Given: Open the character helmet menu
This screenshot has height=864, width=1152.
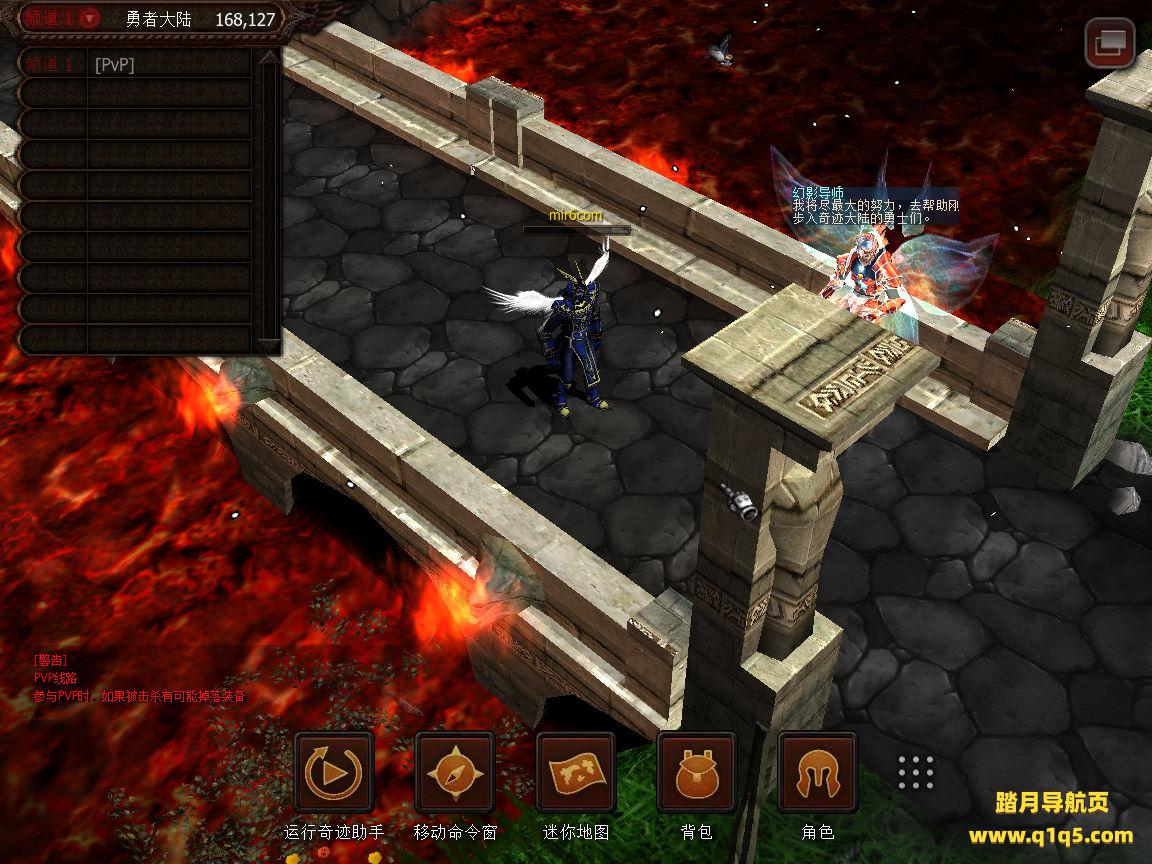Looking at the screenshot, I should click(817, 773).
